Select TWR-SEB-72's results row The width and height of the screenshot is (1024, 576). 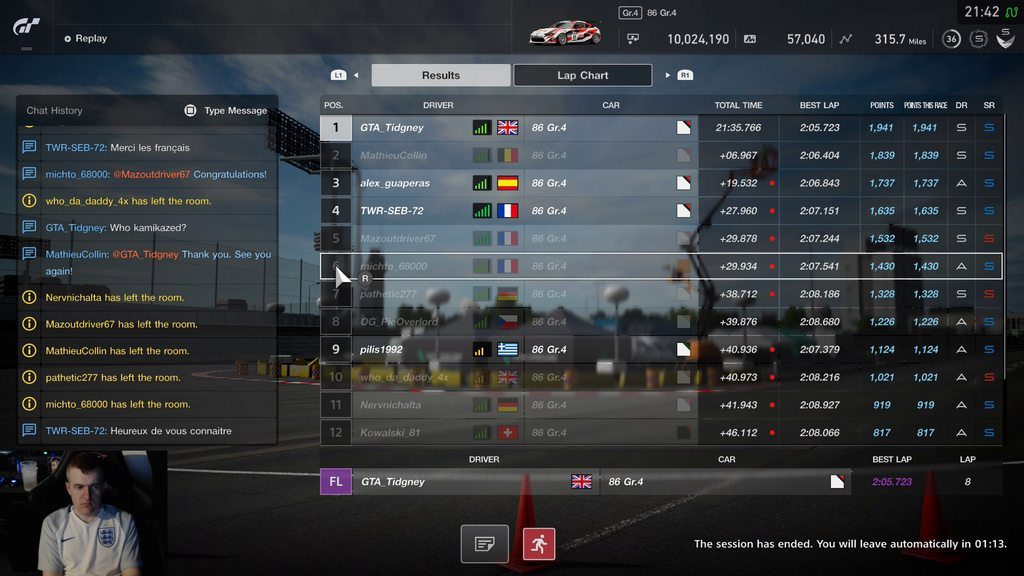click(x=660, y=211)
